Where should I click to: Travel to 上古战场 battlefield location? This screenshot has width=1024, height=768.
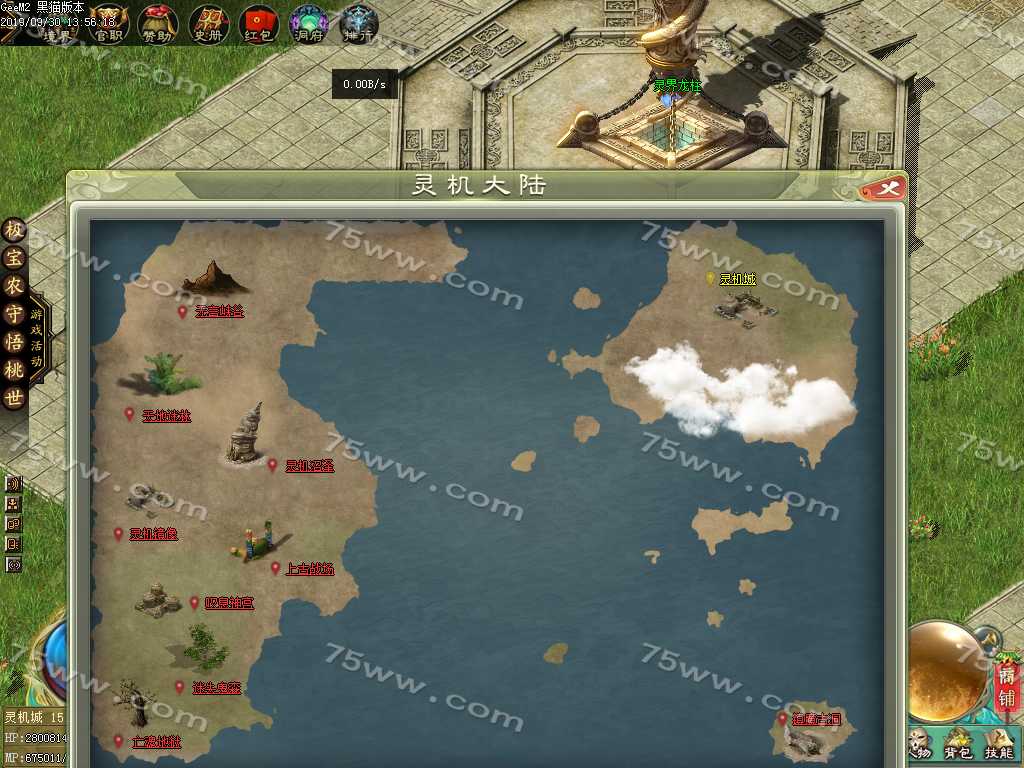coord(309,569)
